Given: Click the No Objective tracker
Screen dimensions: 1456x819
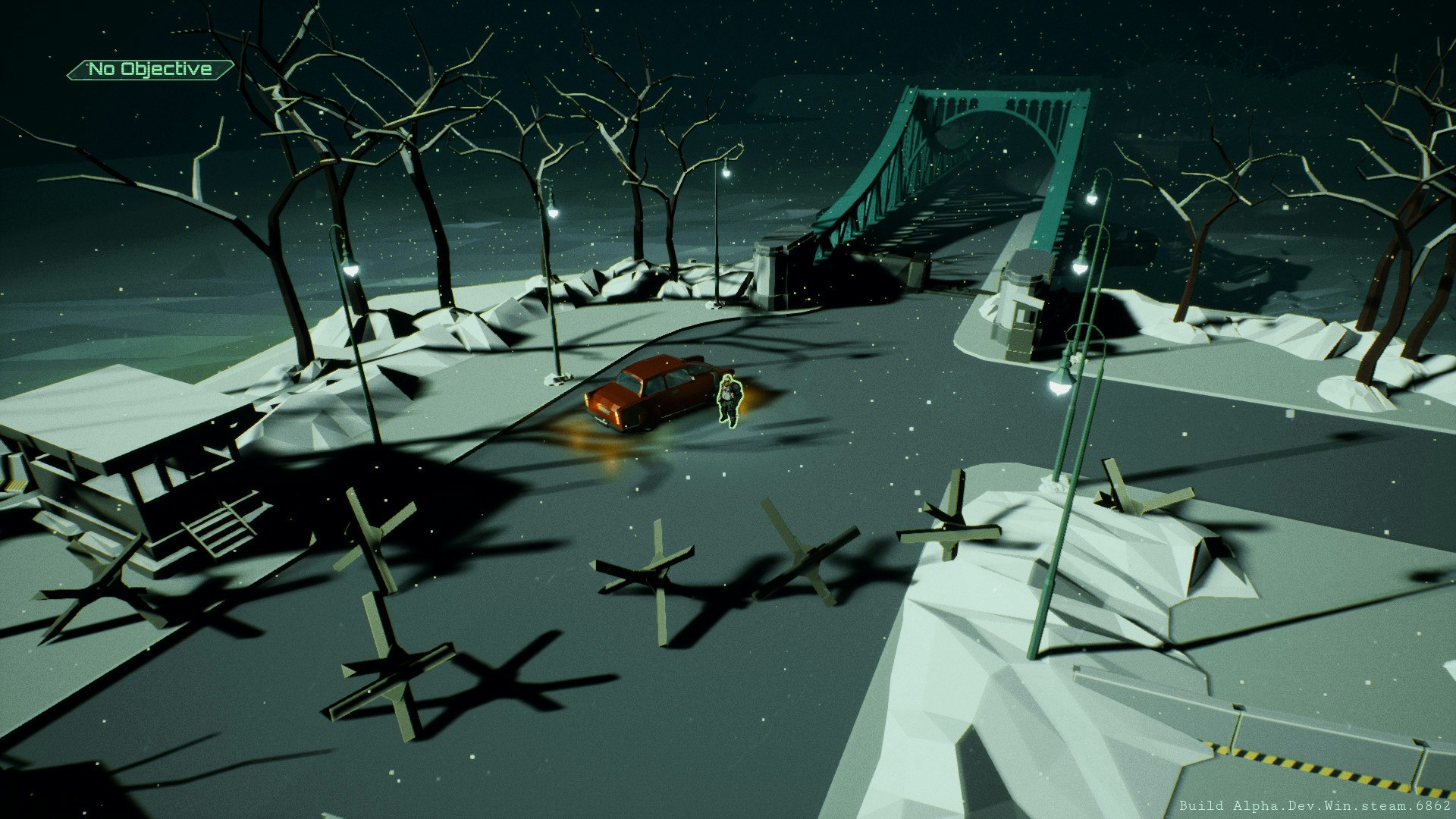Looking at the screenshot, I should point(150,70).
